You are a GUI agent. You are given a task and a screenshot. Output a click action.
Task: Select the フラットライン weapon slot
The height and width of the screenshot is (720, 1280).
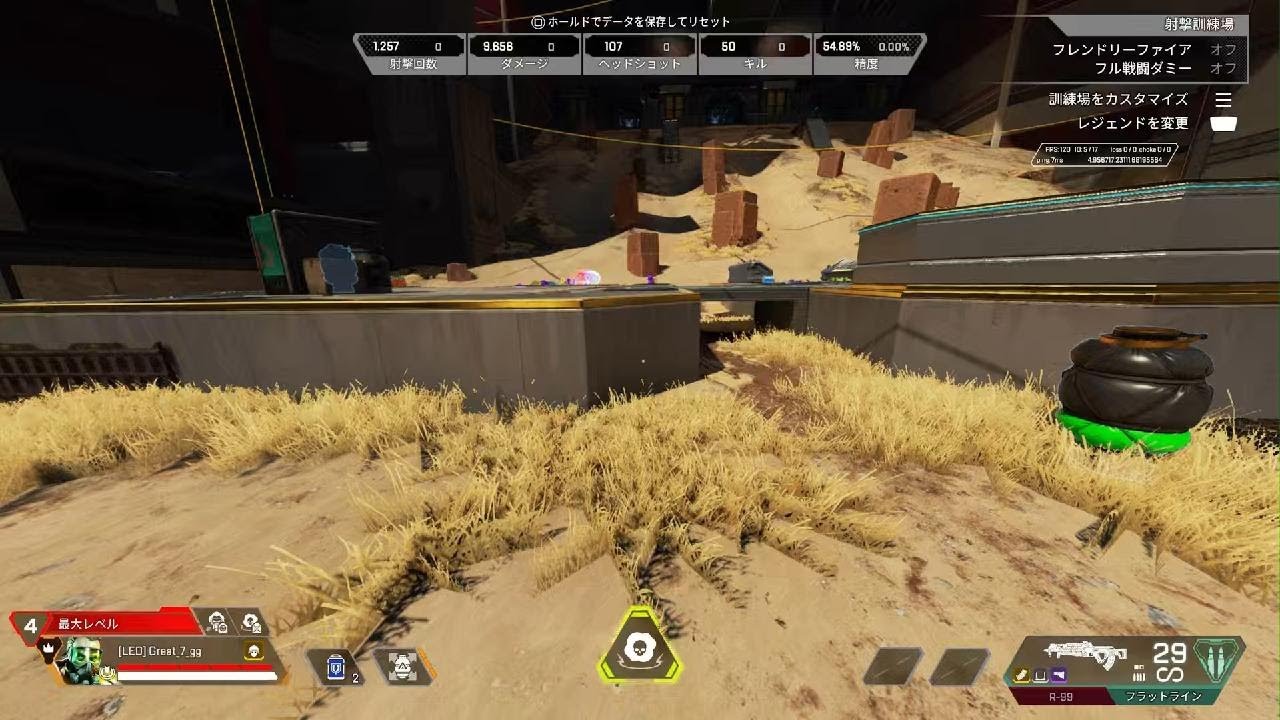pyautogui.click(x=1165, y=695)
